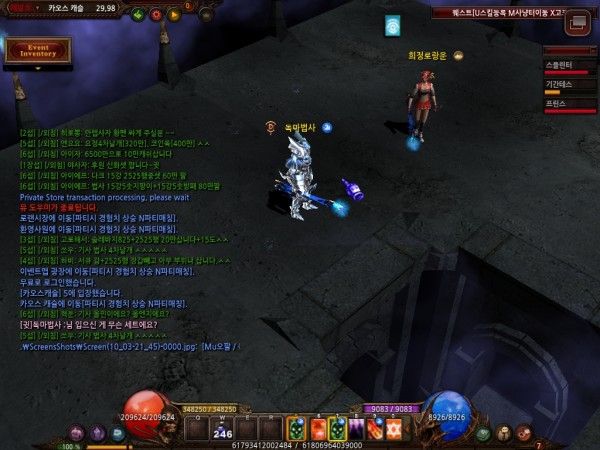Image resolution: width=600 pixels, height=450 pixels.
Task: Click the red round icon at bottom right
Action: point(523,433)
